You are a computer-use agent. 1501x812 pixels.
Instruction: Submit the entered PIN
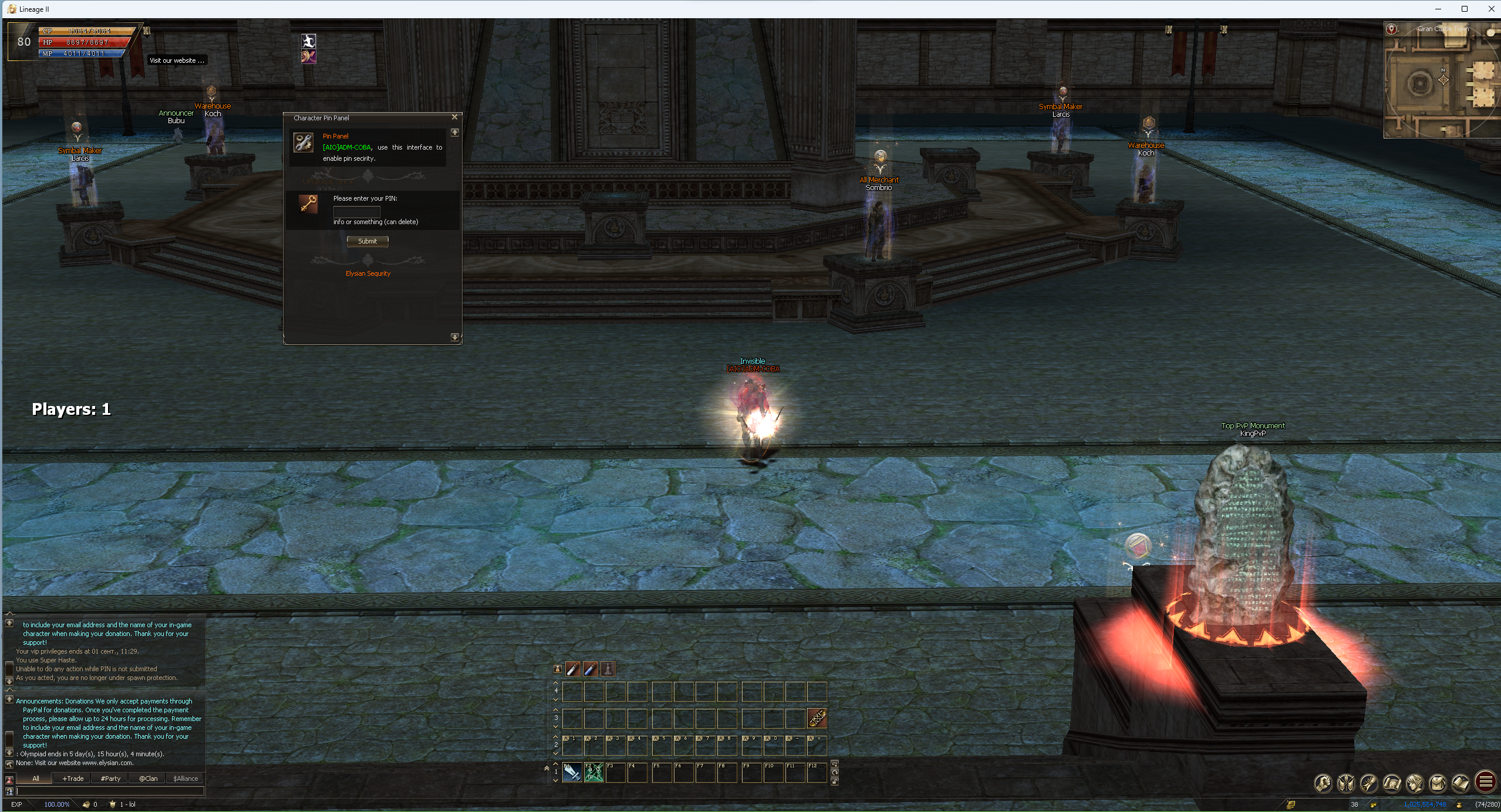pyautogui.click(x=367, y=241)
